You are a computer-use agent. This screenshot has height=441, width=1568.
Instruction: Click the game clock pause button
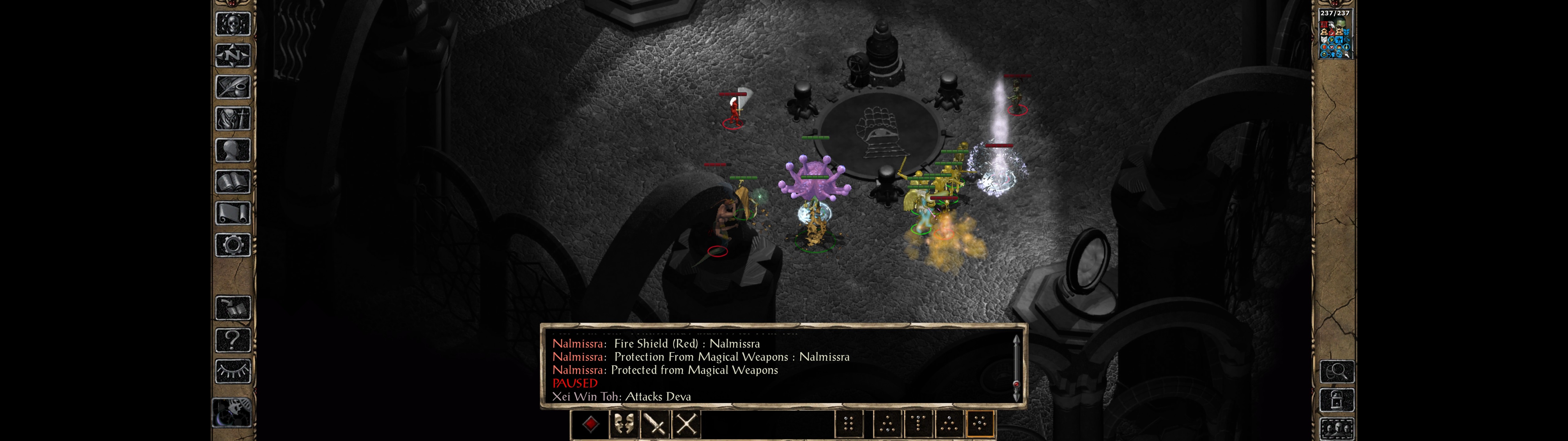pos(231,413)
